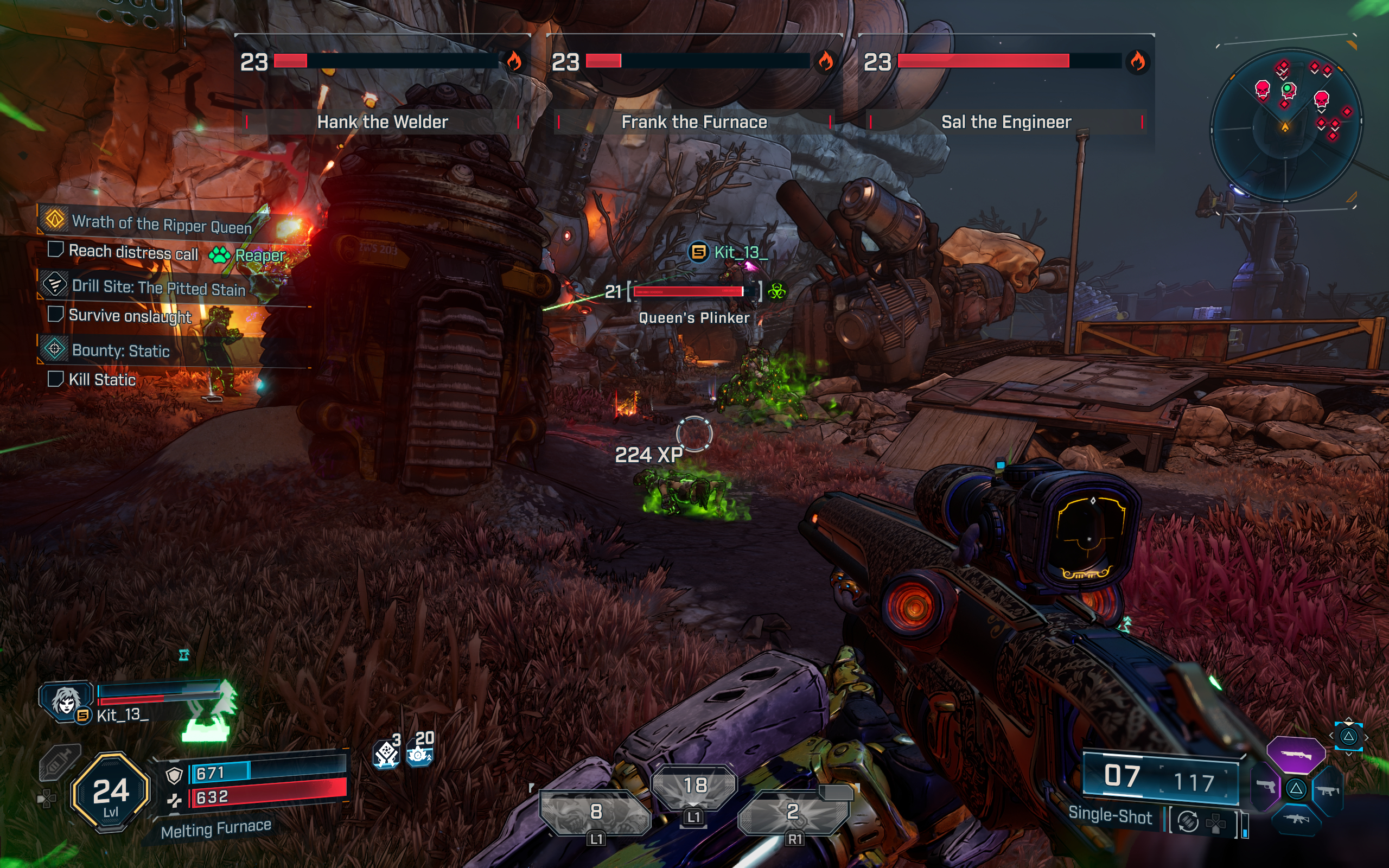This screenshot has width=1389, height=868.
Task: Open the circular minimap
Action: coord(1286,125)
